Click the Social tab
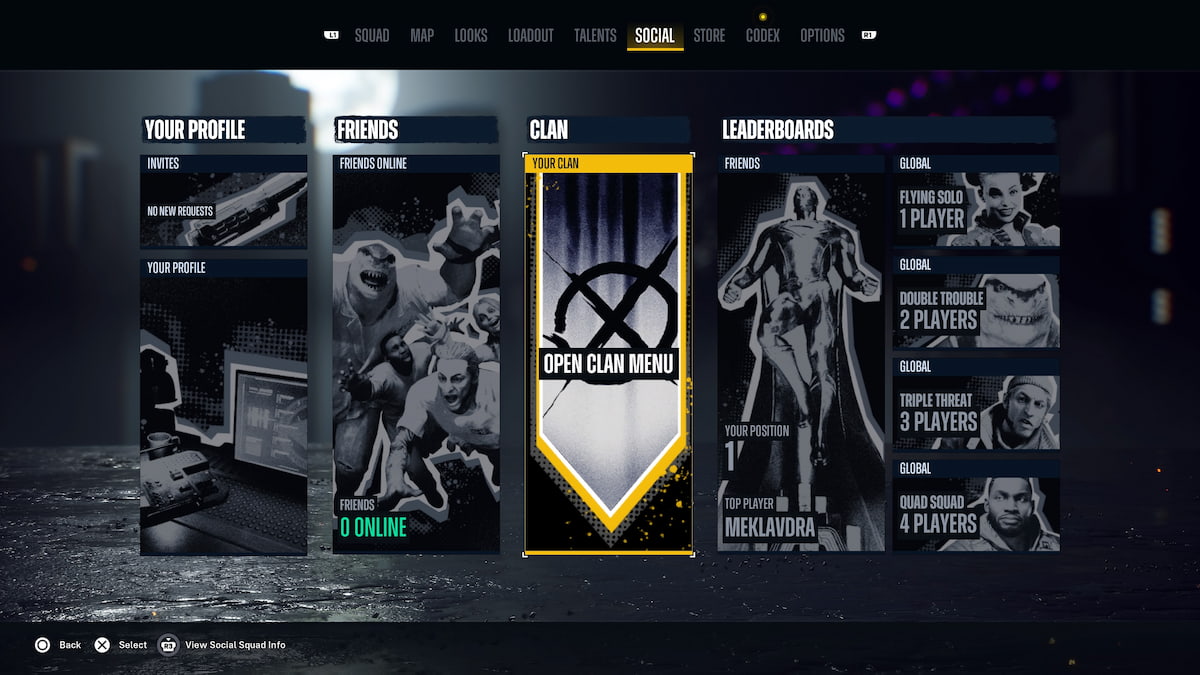1200x675 pixels. (655, 36)
